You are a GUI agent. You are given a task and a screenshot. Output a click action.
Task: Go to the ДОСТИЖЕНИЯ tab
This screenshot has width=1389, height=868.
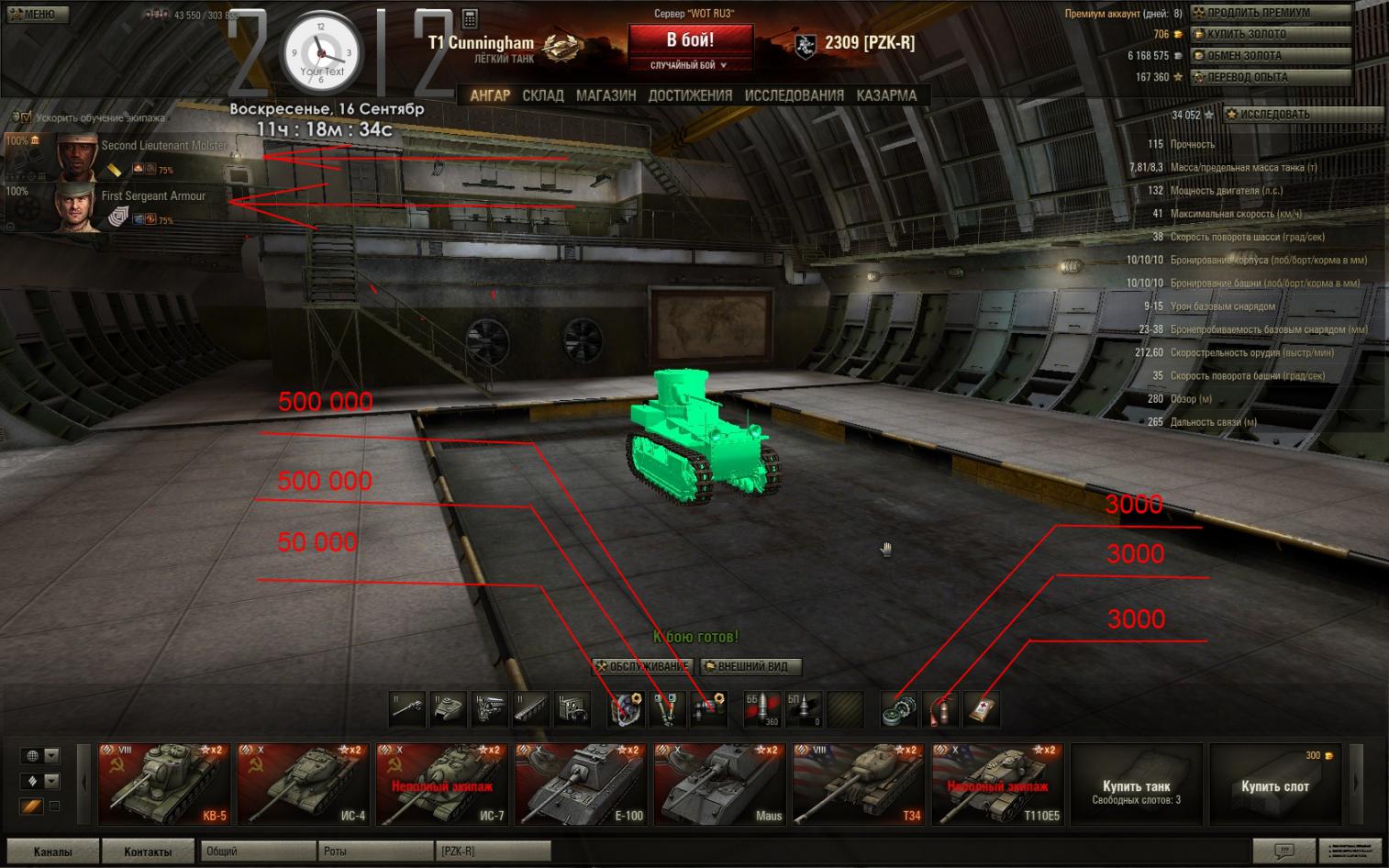pos(690,95)
